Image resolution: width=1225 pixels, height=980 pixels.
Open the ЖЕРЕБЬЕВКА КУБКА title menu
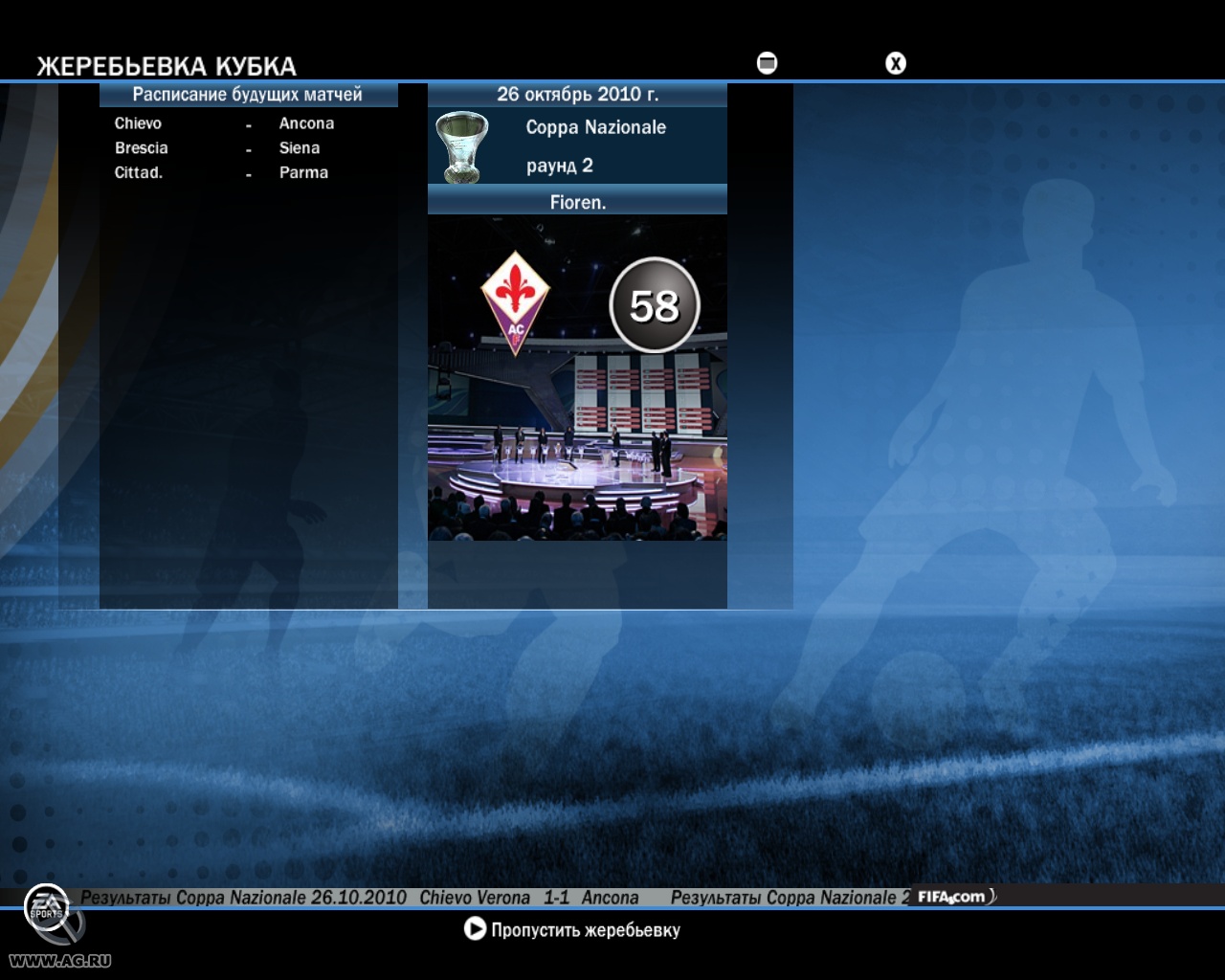165,64
